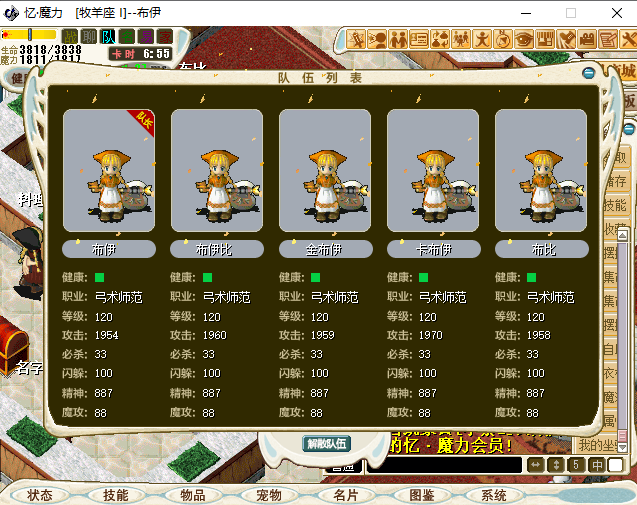
Task: Open the 状态 status menu
Action: [40, 495]
